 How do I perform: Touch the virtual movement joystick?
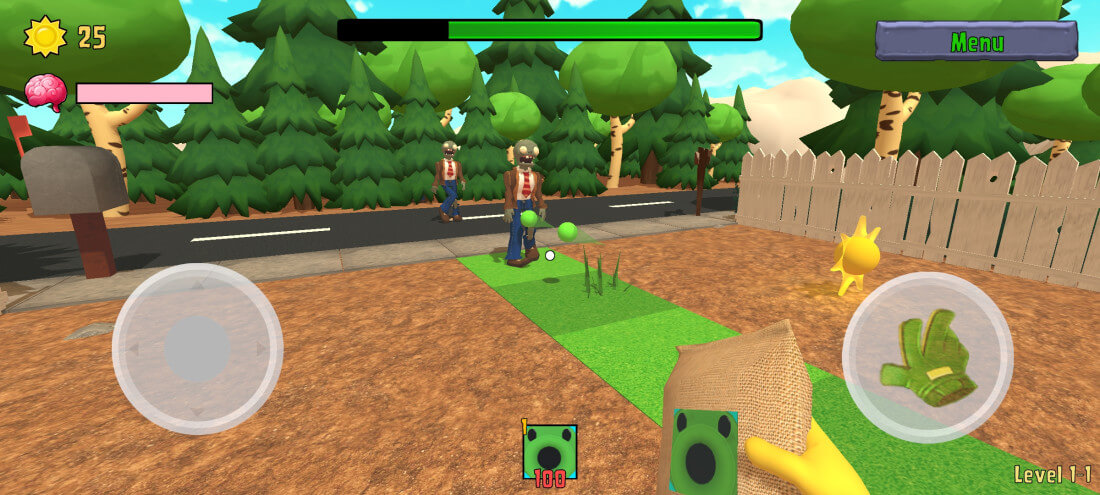tap(197, 348)
